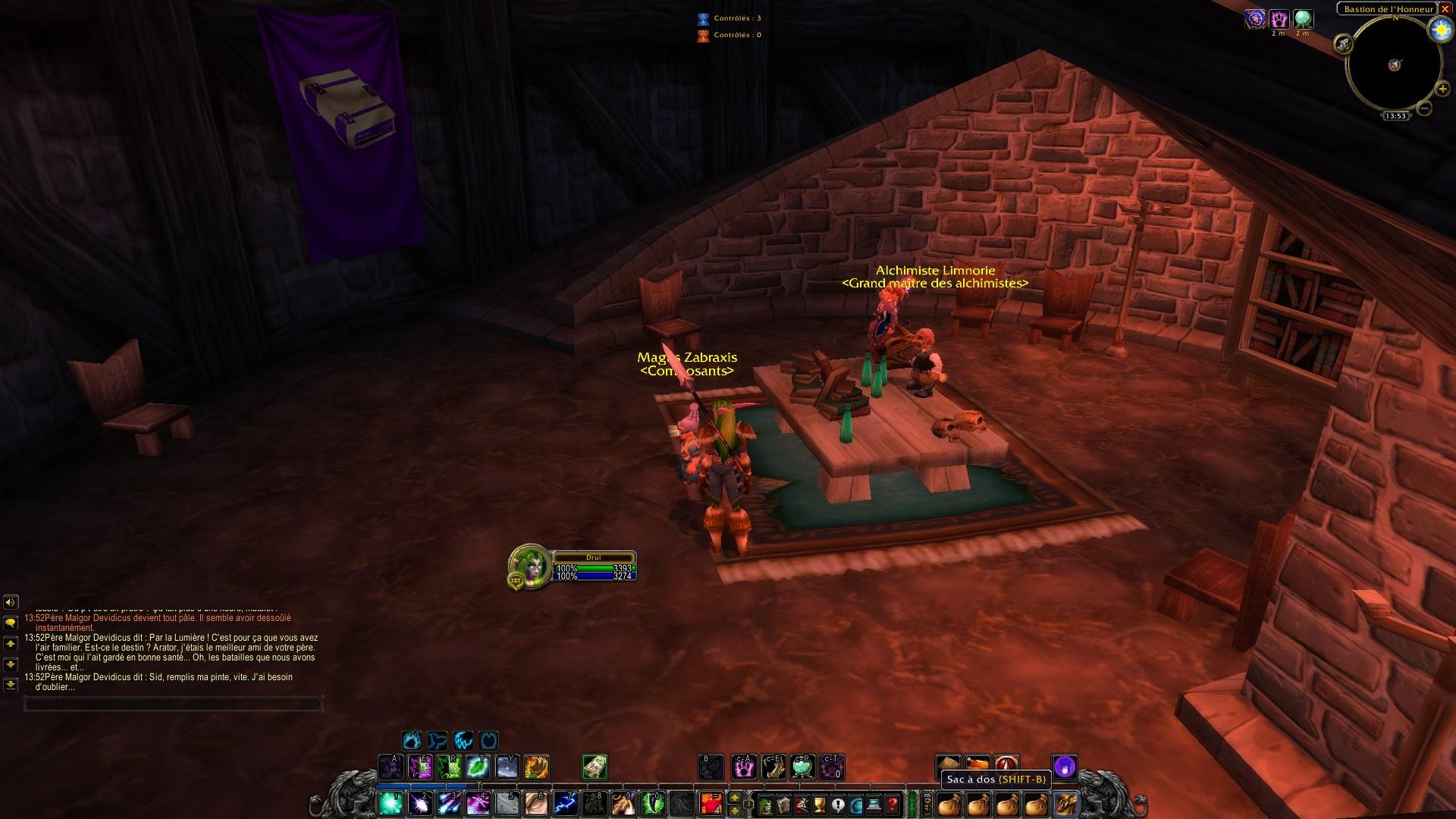Click the red question mark help icon
Viewport: 1456px width, 819px height.
pyautogui.click(x=892, y=804)
